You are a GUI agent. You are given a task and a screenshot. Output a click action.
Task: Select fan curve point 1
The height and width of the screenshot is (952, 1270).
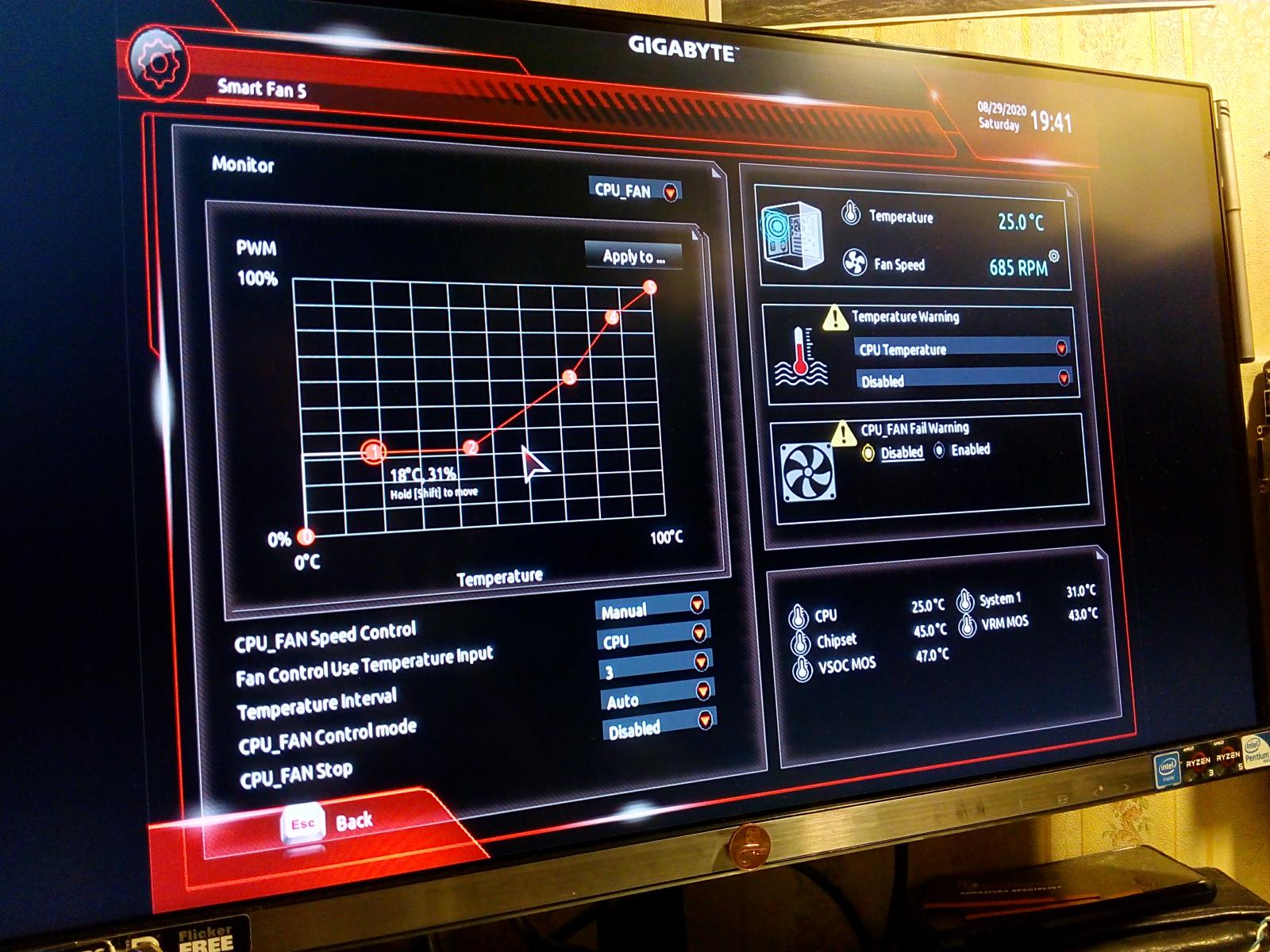click(372, 452)
